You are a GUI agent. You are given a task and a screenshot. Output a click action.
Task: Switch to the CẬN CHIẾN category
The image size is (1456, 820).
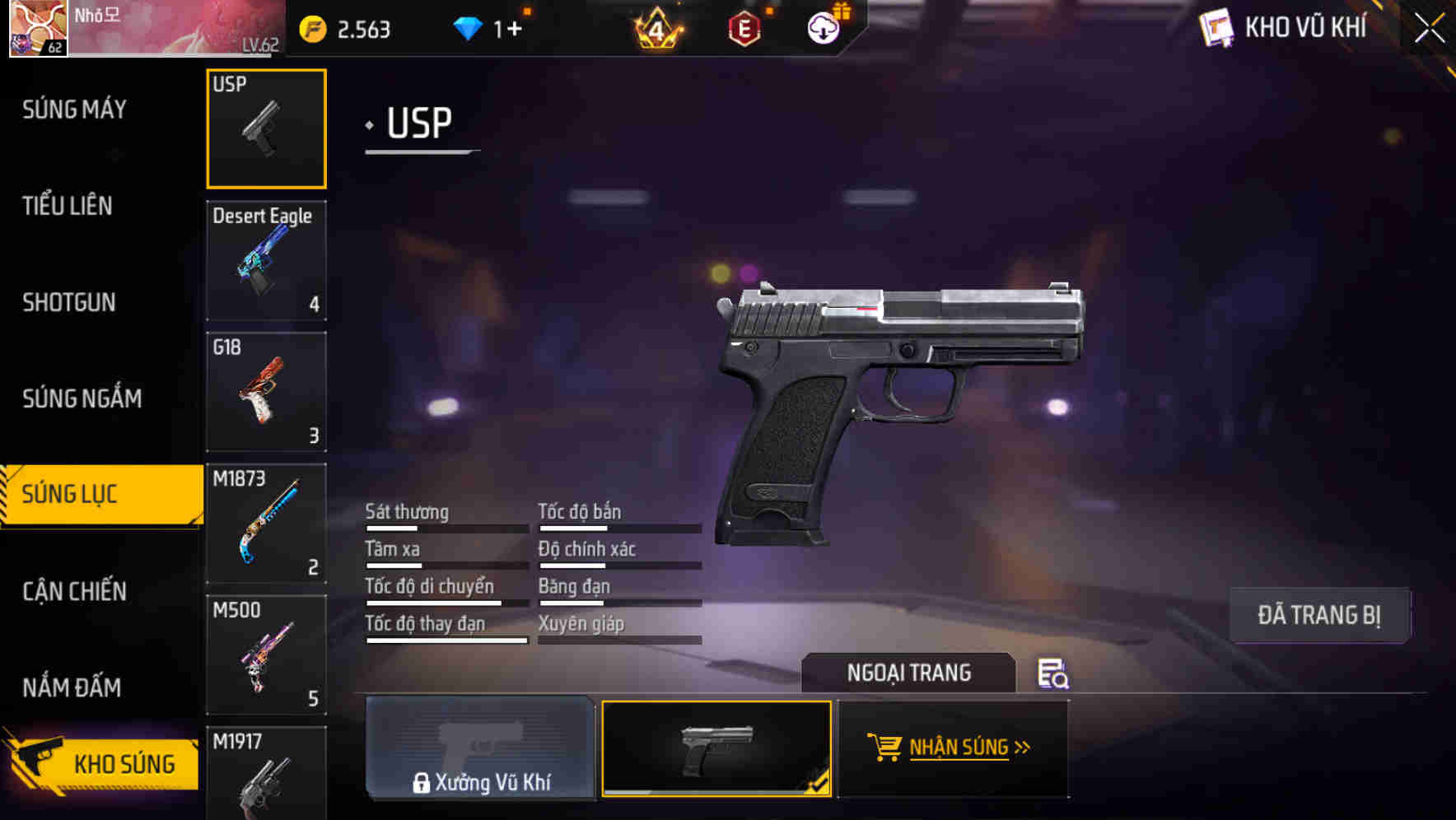74,592
